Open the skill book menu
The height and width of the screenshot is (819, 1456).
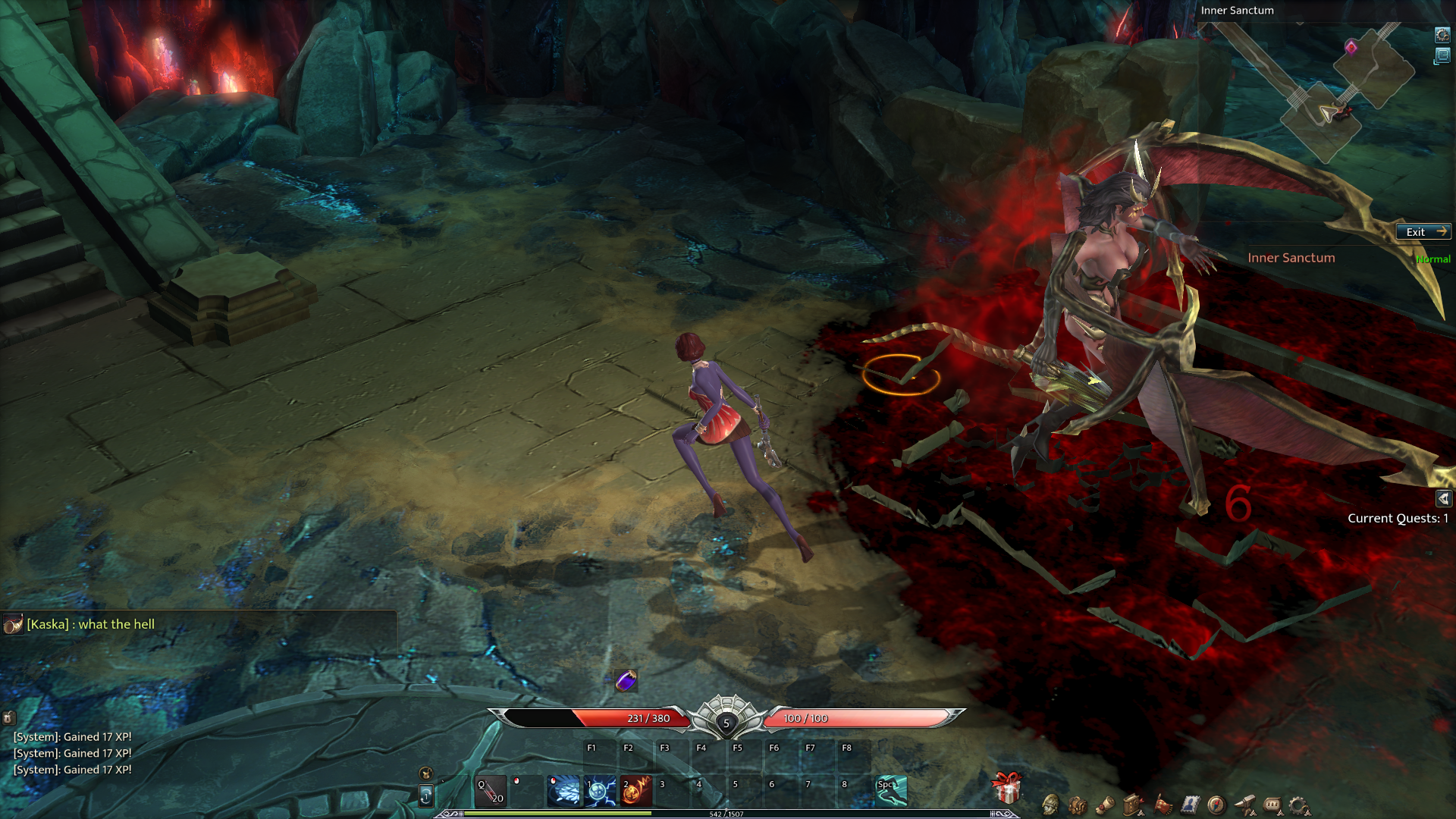click(1133, 805)
